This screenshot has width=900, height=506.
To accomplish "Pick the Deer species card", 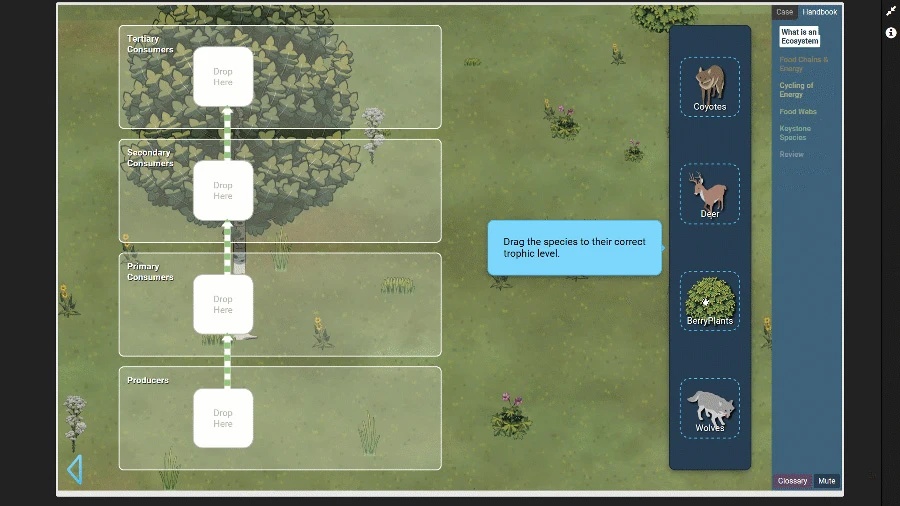I will coord(710,193).
